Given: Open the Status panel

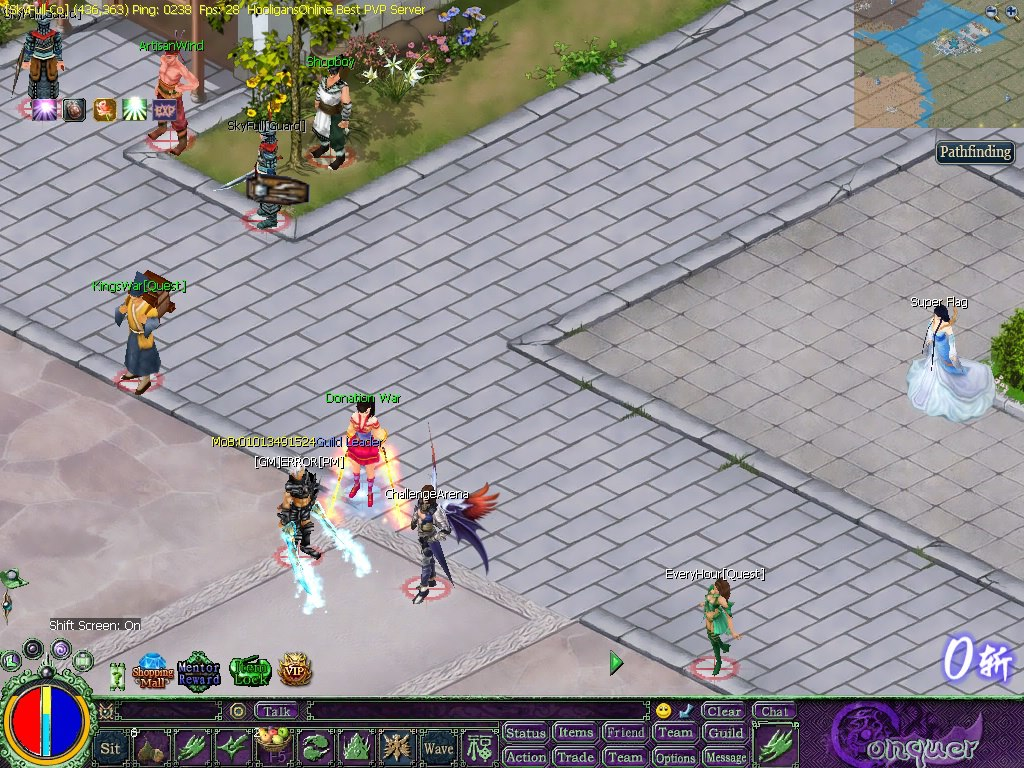Looking at the screenshot, I should (x=525, y=733).
